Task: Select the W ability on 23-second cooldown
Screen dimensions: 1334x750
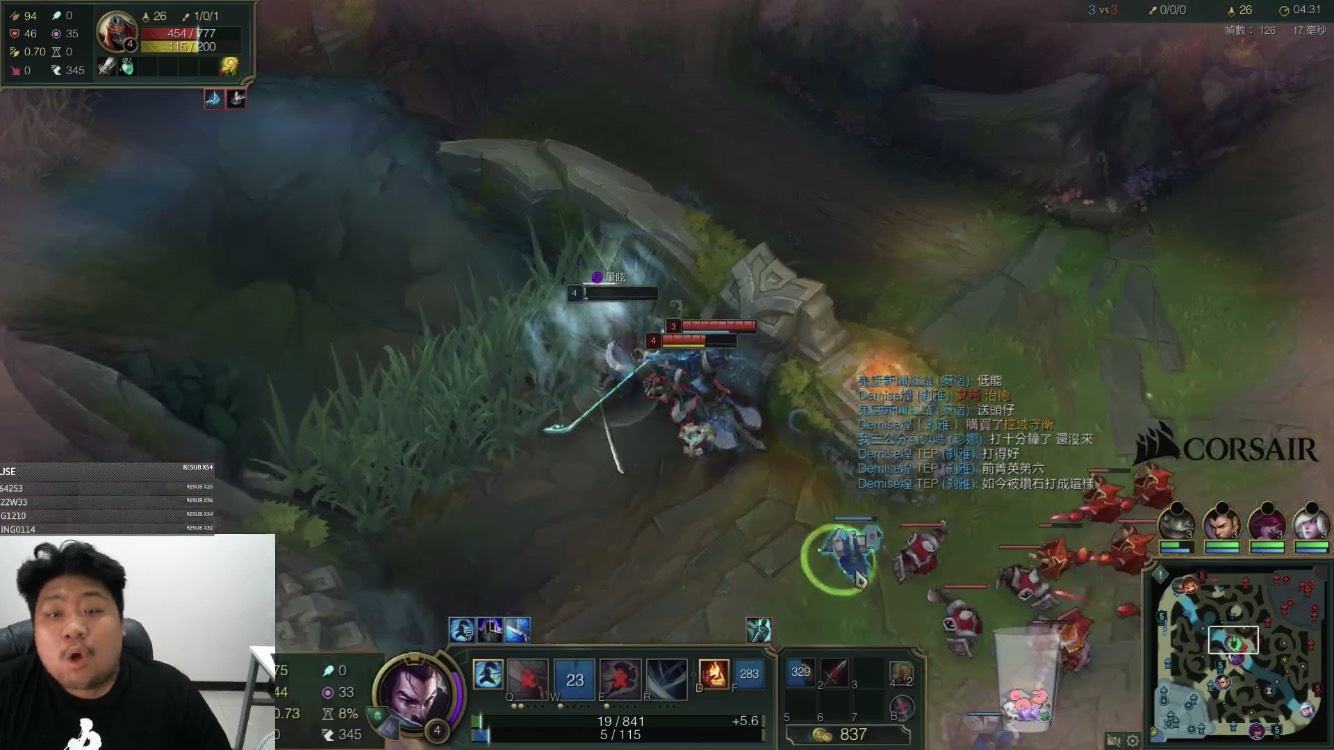Action: point(574,678)
